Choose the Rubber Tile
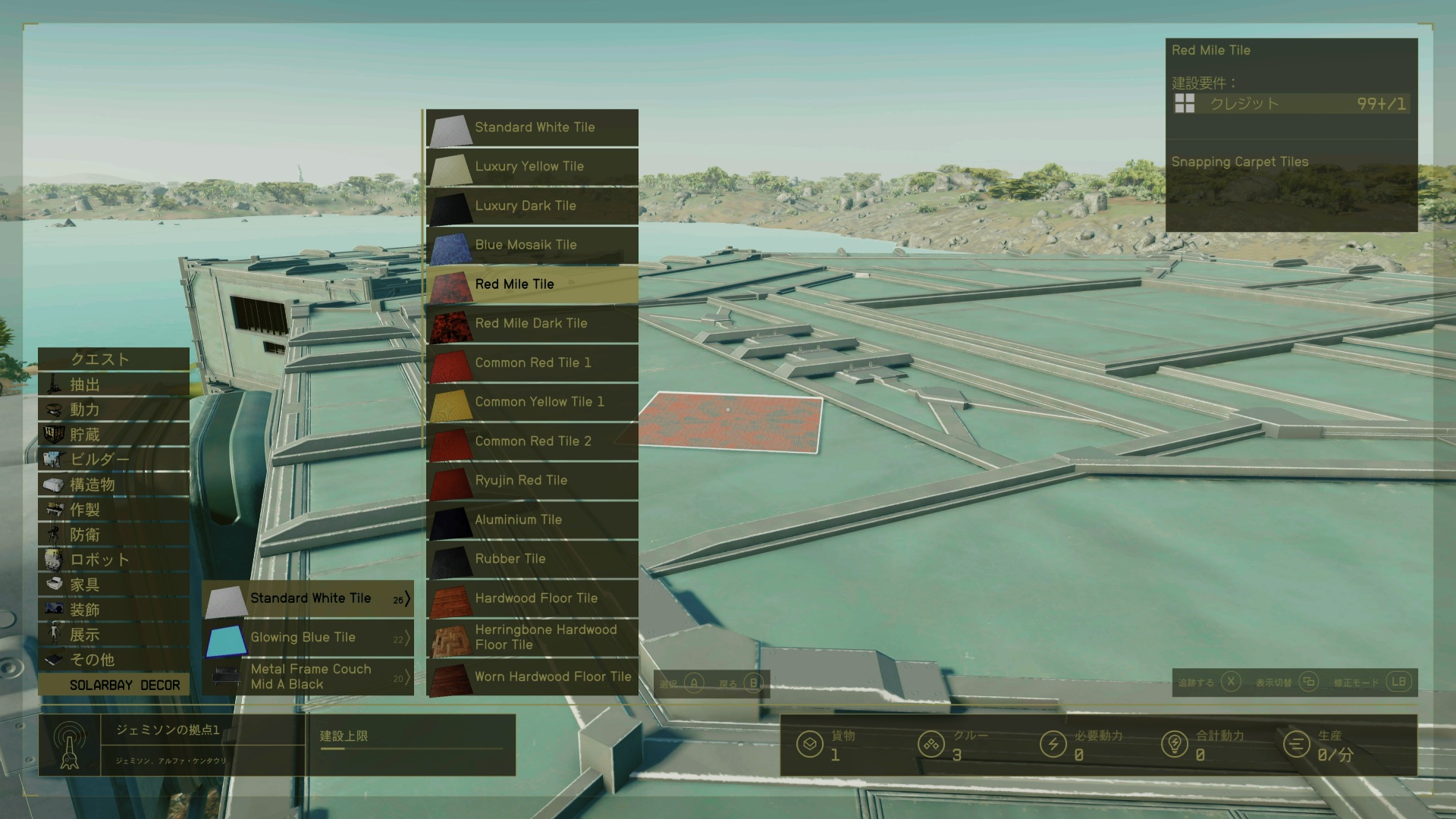 (x=532, y=559)
